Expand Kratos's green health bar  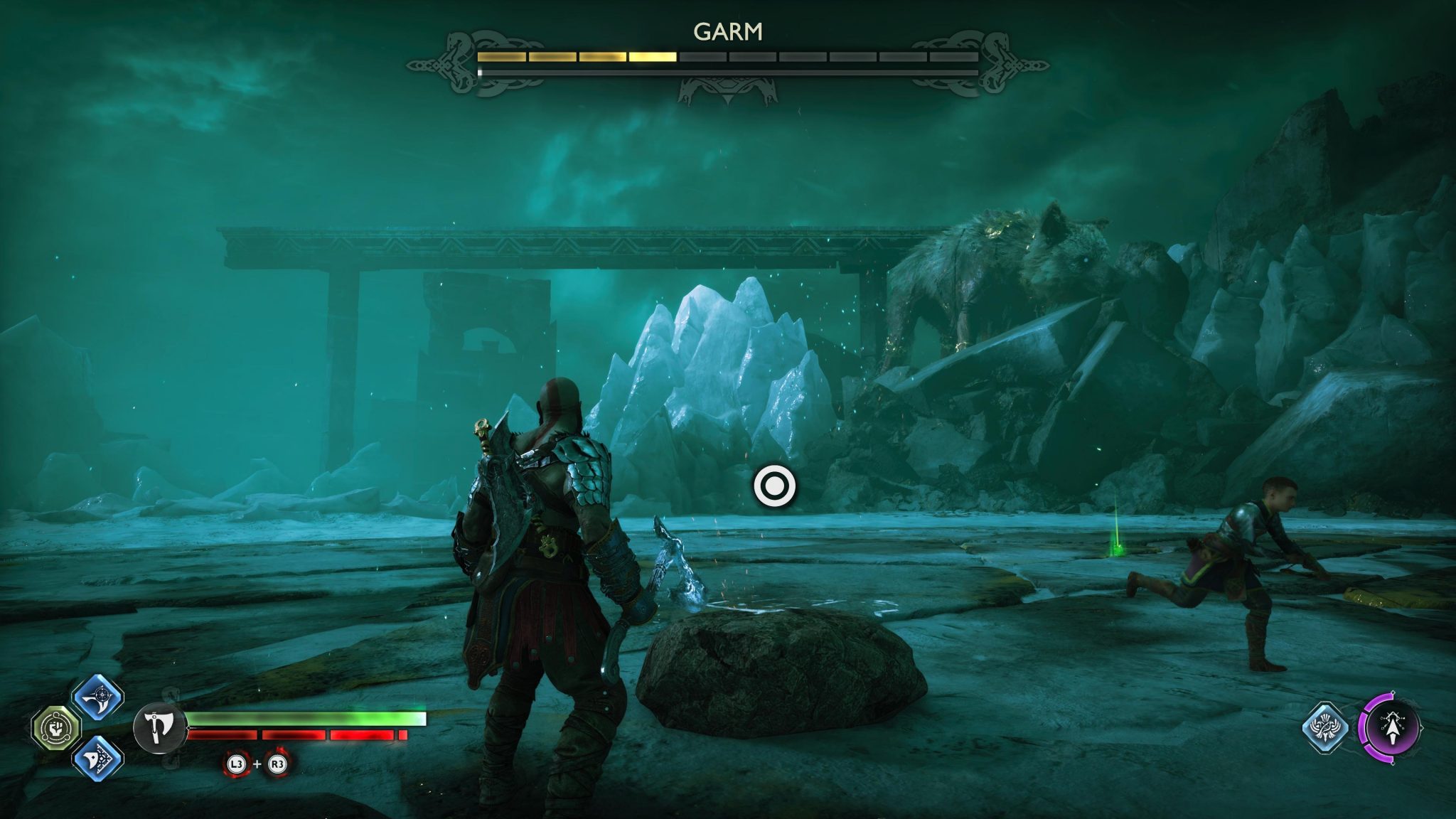[x=306, y=719]
